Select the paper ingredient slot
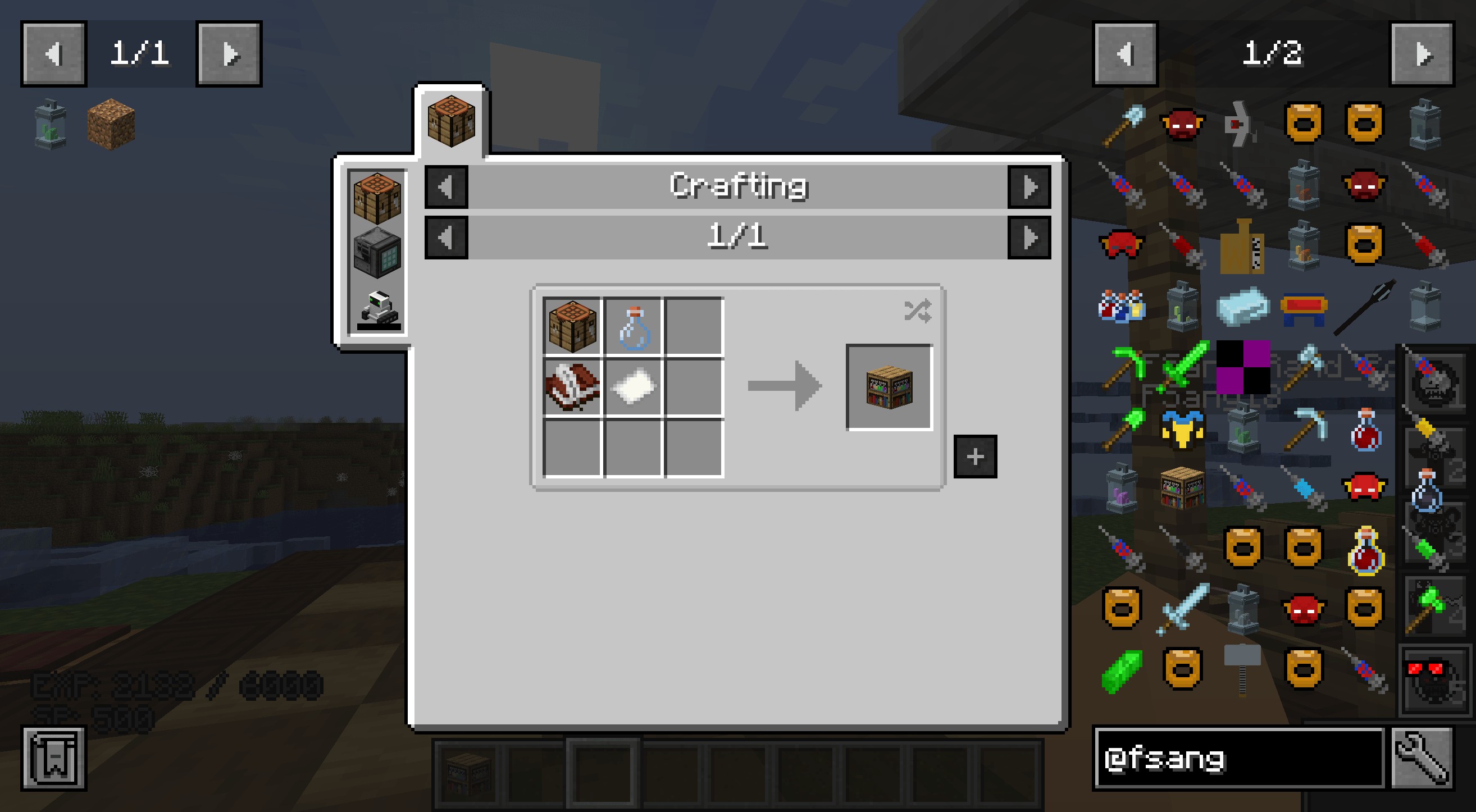This screenshot has width=1476, height=812. 633,387
